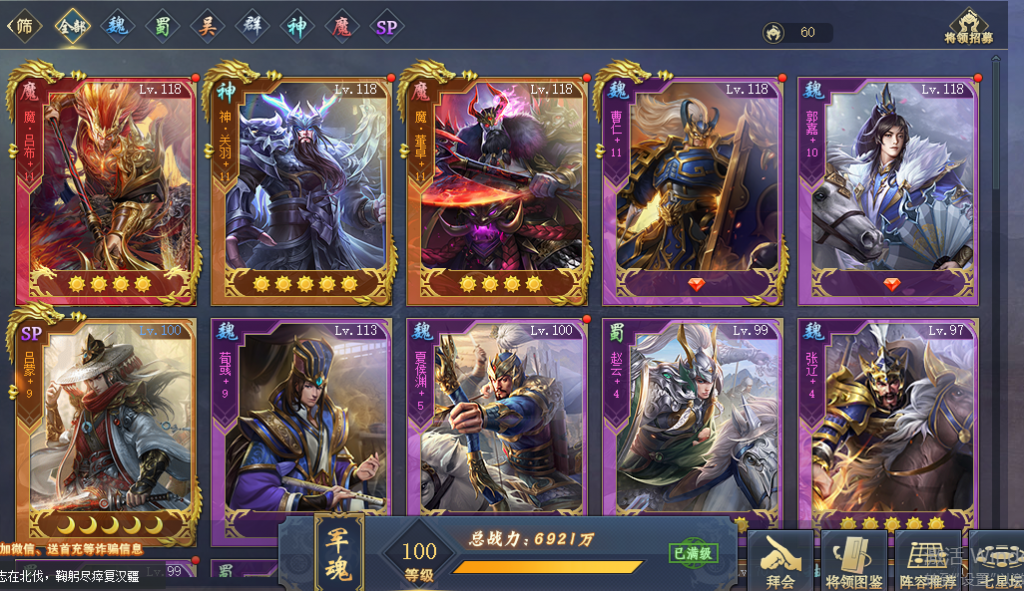The height and width of the screenshot is (591, 1024).
Task: Choose the 张辽 hero card
Action: [888, 420]
